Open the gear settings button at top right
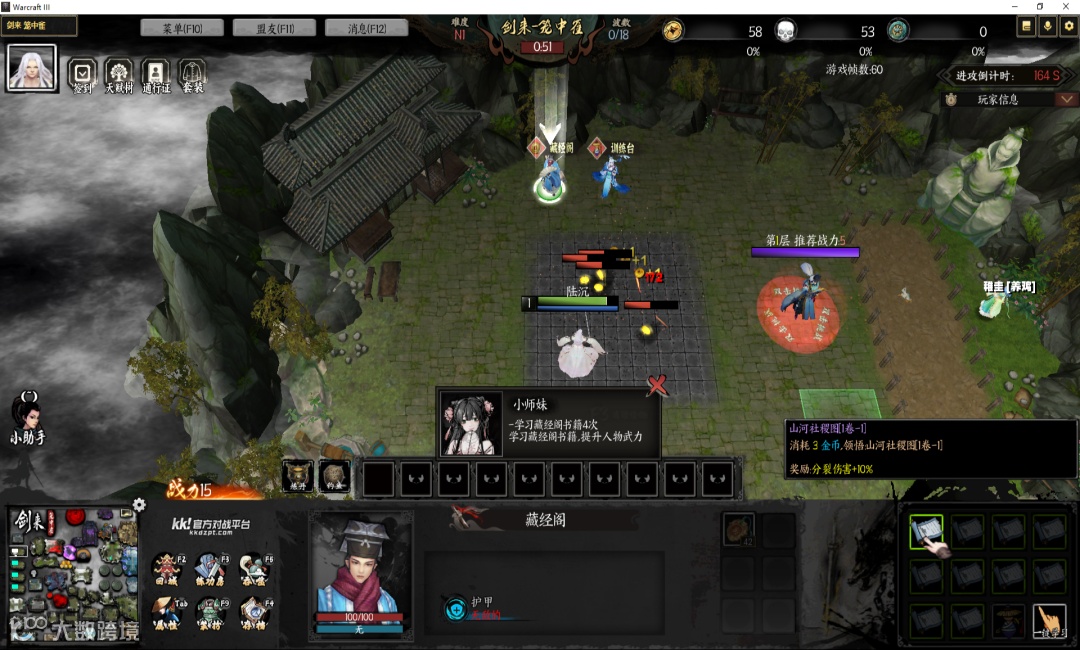 (1068, 27)
